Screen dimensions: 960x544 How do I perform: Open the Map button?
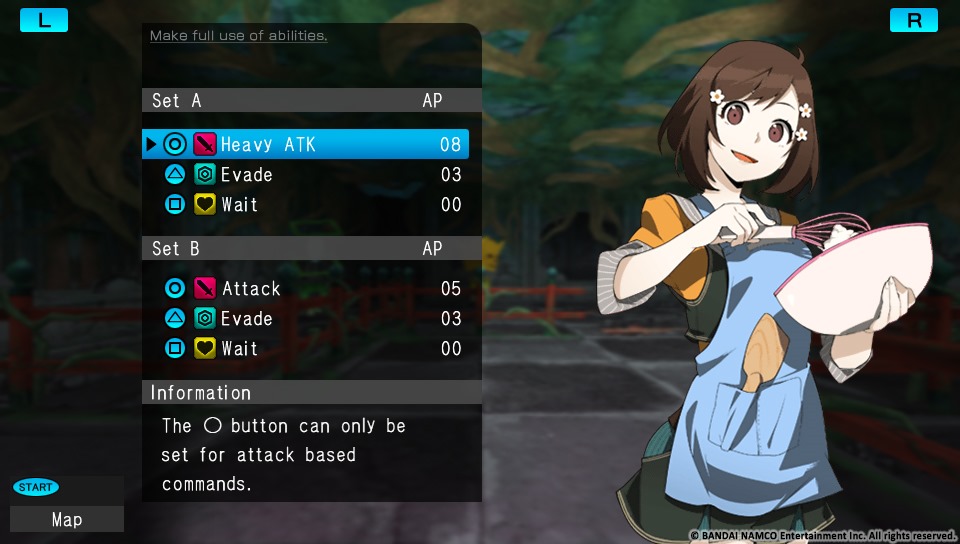click(67, 519)
